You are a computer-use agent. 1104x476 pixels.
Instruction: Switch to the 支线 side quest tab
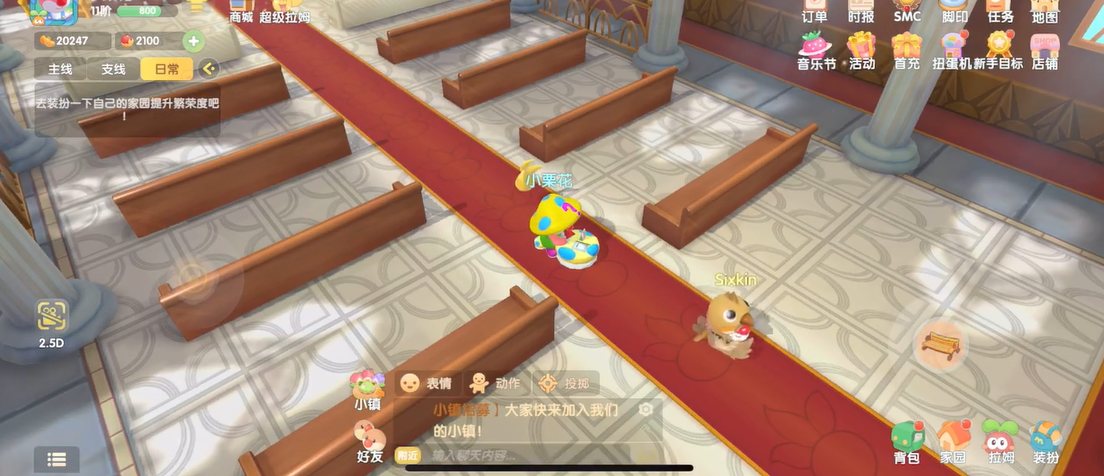pos(113,69)
